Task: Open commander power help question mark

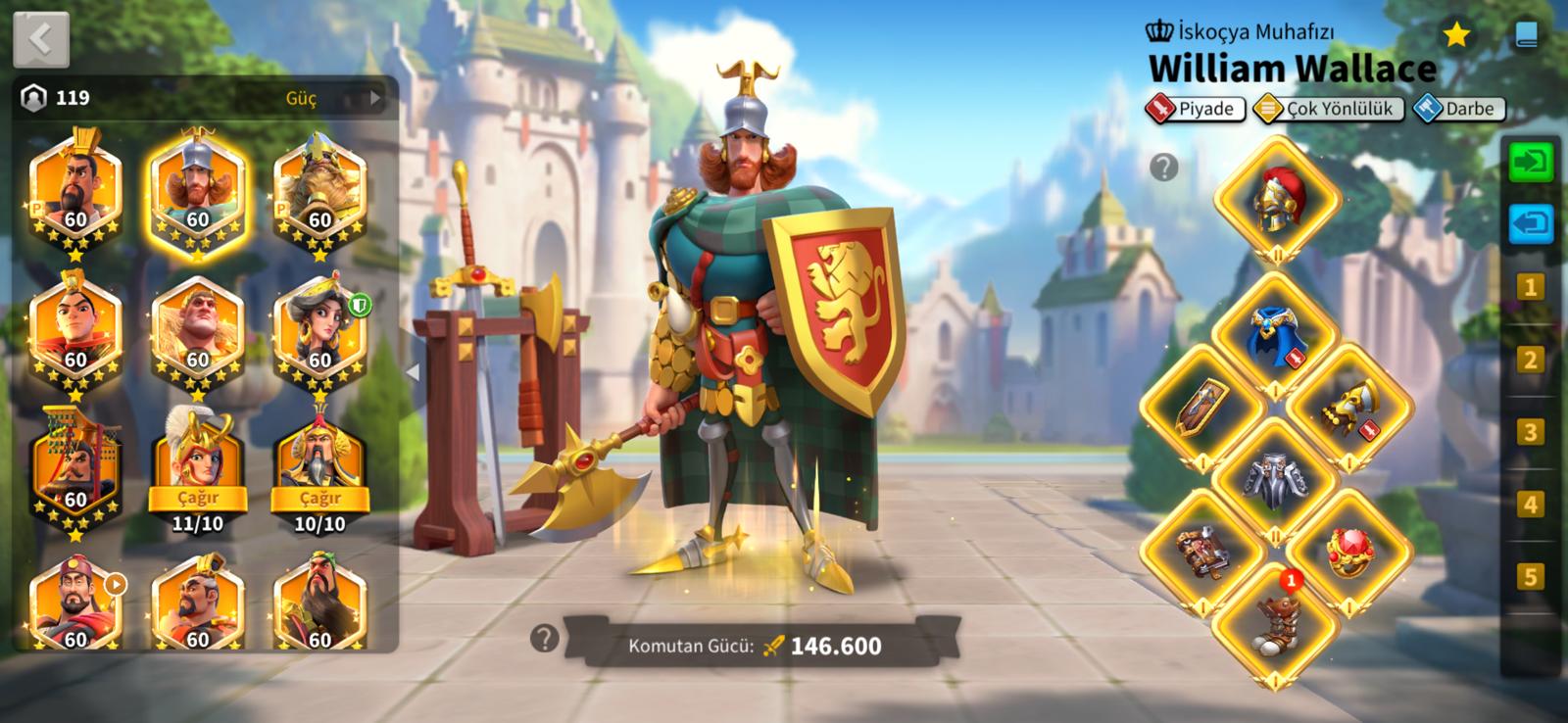Action: (544, 639)
